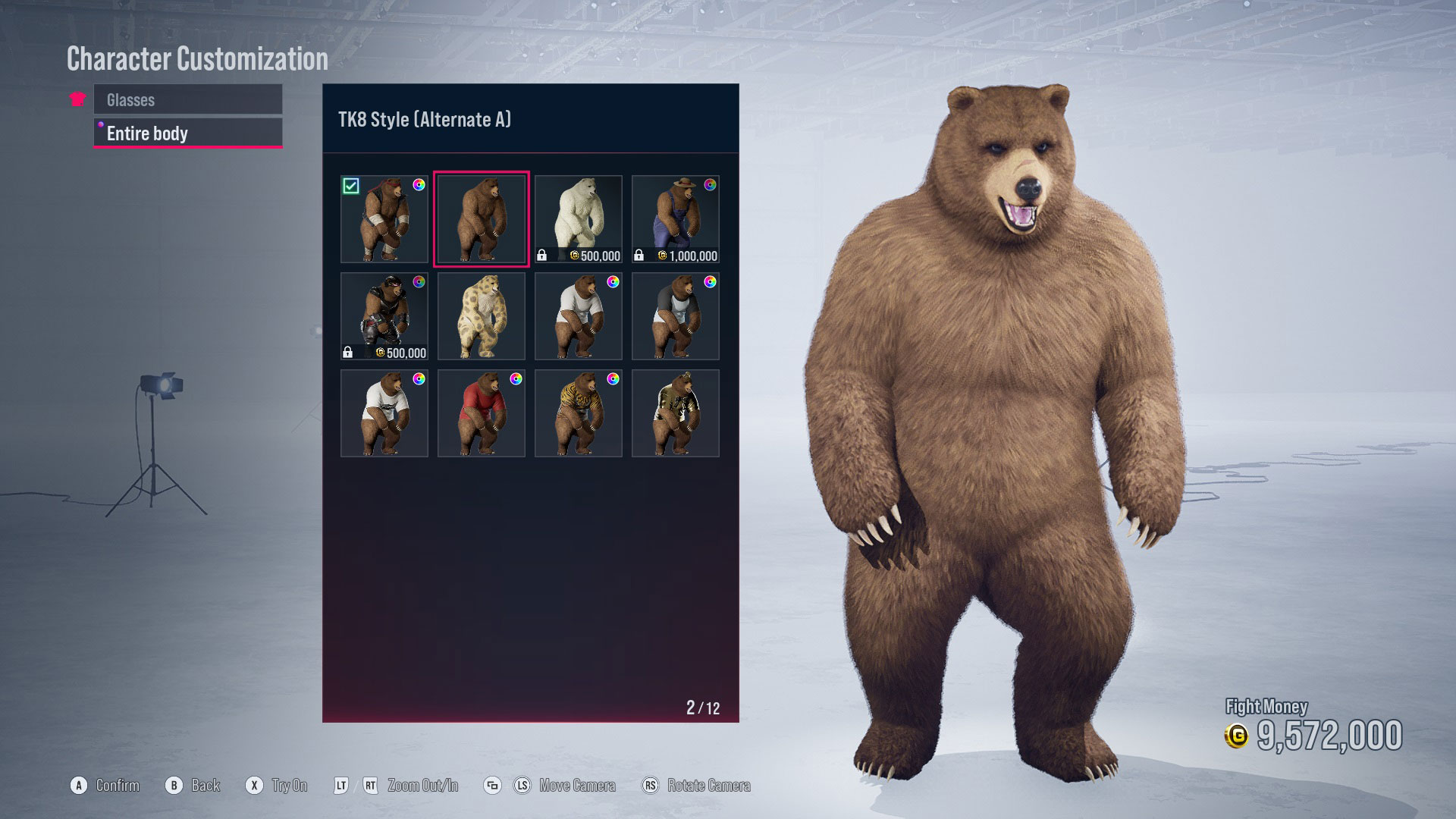This screenshot has width=1456, height=819.
Task: Select the highlighted plain brown bear outfit
Action: pos(482,219)
